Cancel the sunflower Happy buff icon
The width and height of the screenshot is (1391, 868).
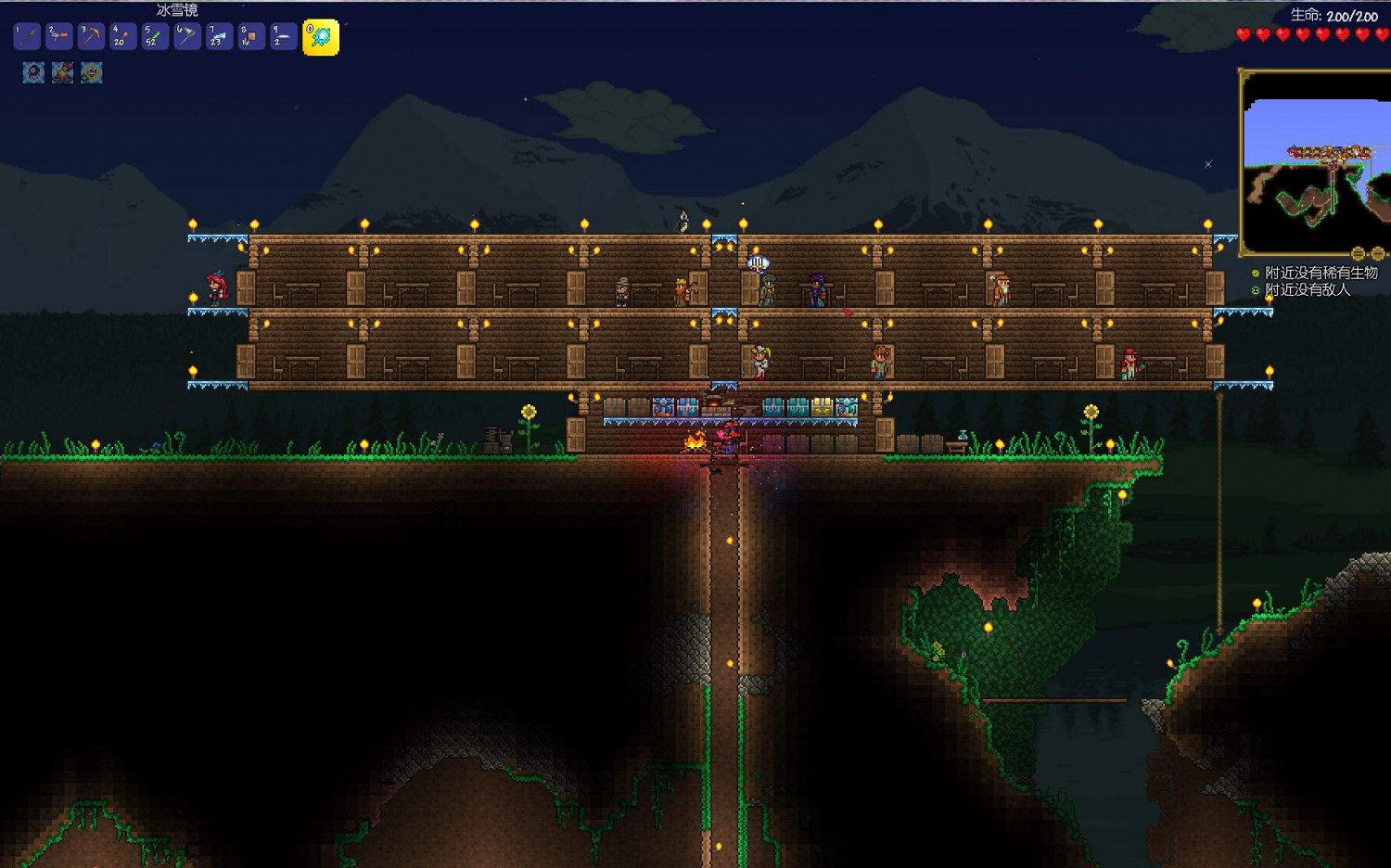click(x=92, y=73)
